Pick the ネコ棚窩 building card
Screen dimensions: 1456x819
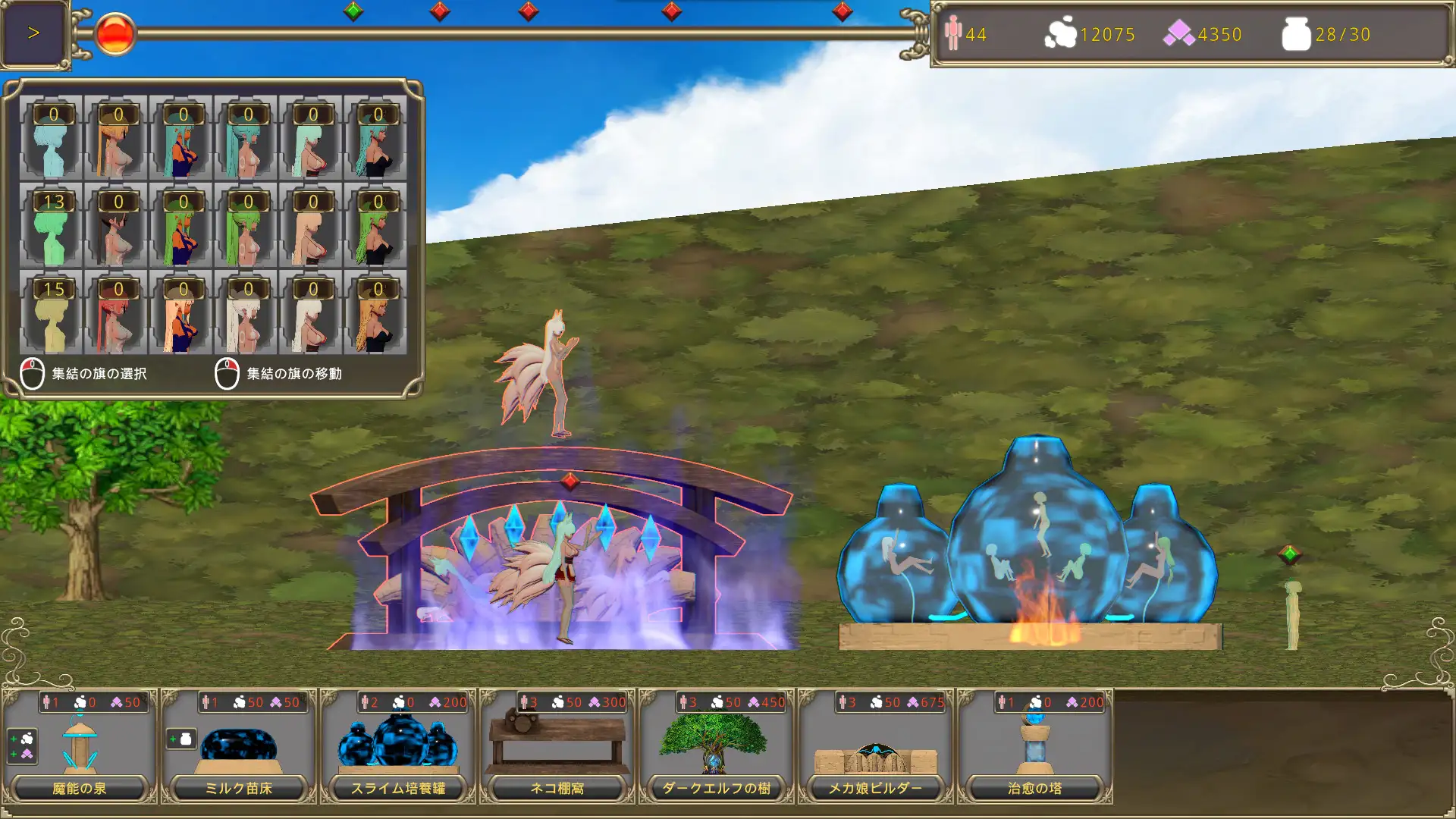tap(557, 747)
